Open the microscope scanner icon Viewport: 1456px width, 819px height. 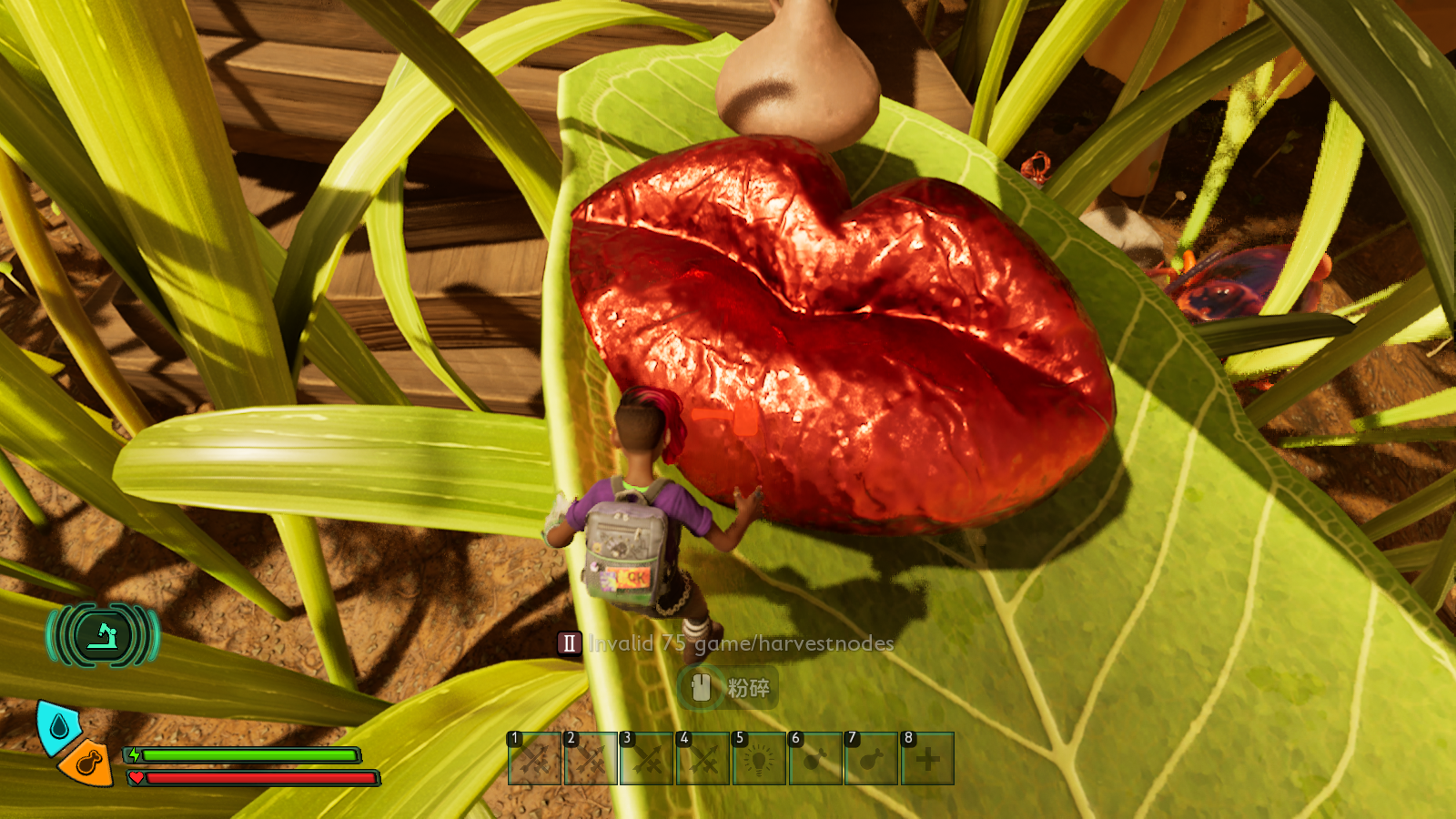pyautogui.click(x=103, y=634)
